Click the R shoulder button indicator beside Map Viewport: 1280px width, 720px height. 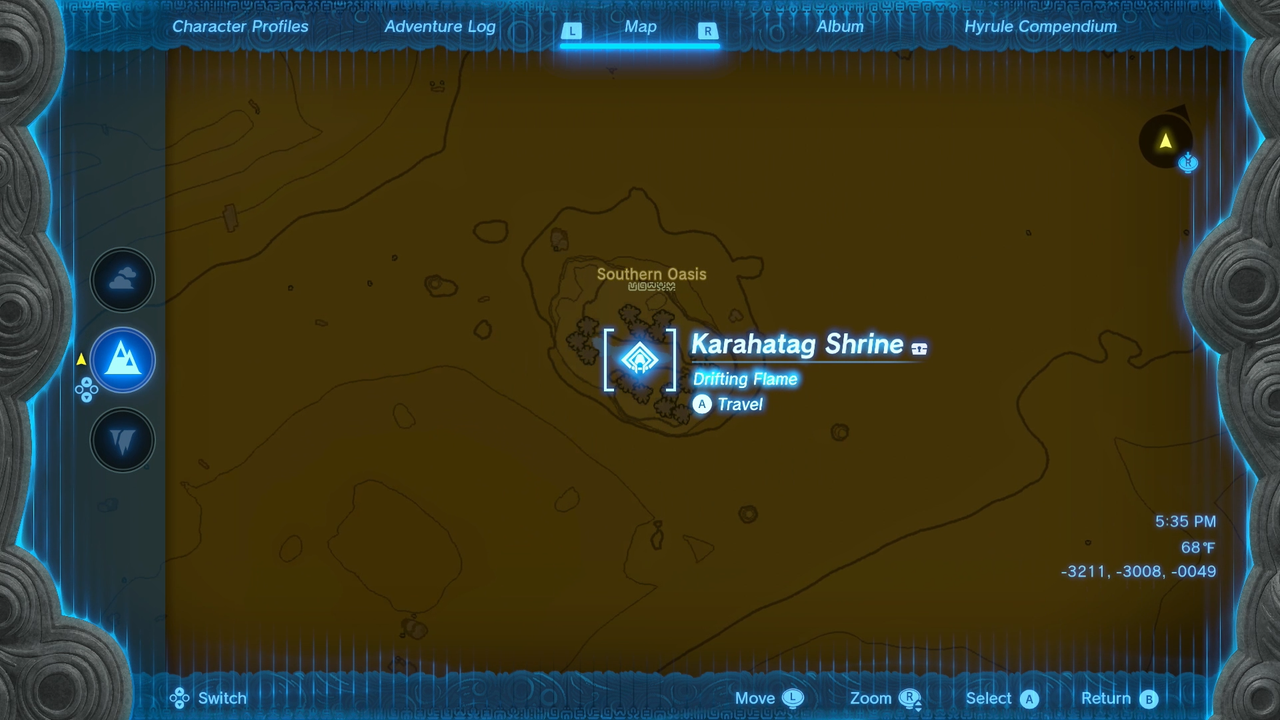(707, 31)
